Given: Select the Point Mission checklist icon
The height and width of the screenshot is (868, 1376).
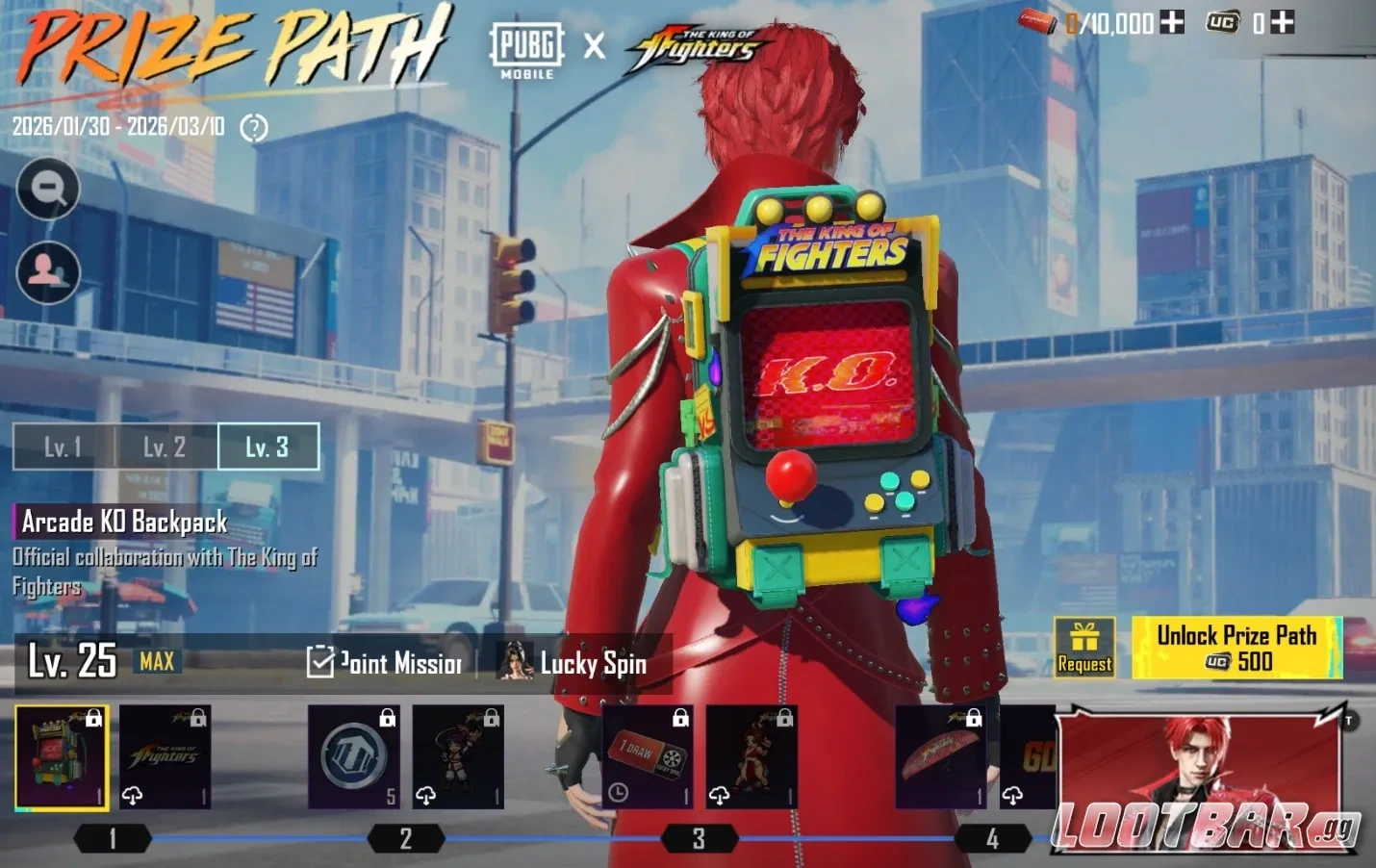Looking at the screenshot, I should point(320,662).
